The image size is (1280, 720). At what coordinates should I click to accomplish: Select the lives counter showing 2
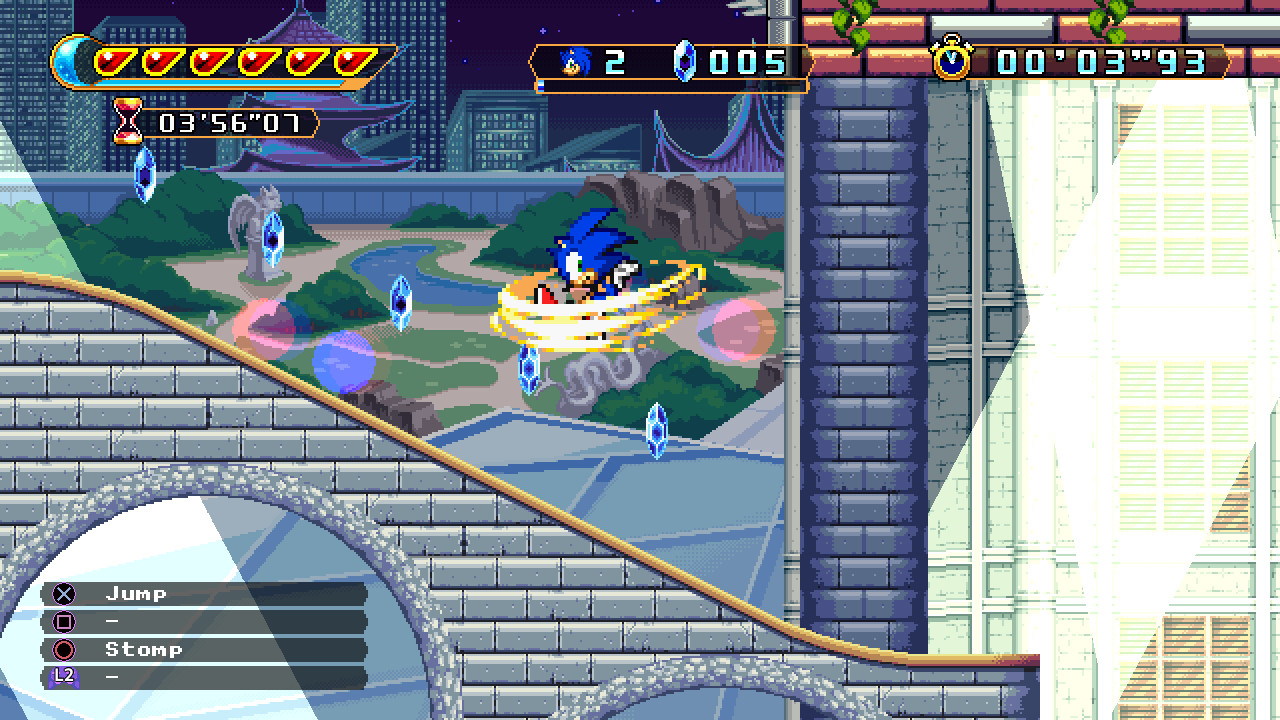tap(612, 62)
